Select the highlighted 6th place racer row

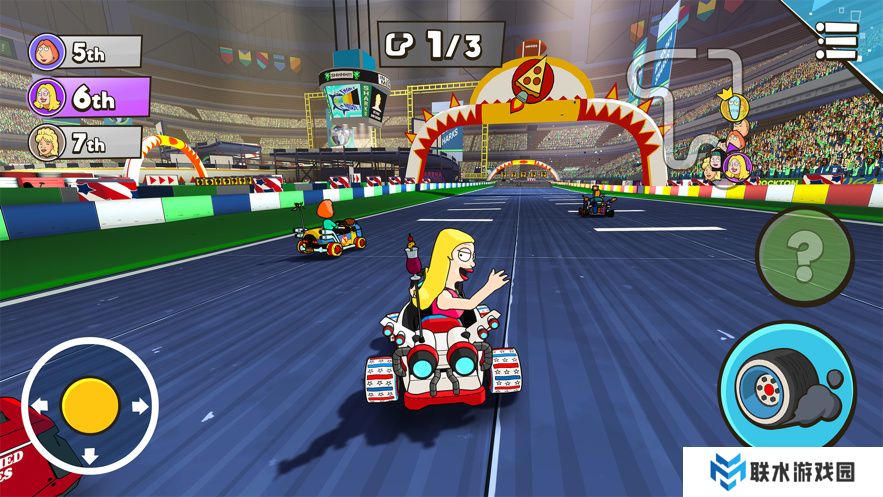(88, 97)
